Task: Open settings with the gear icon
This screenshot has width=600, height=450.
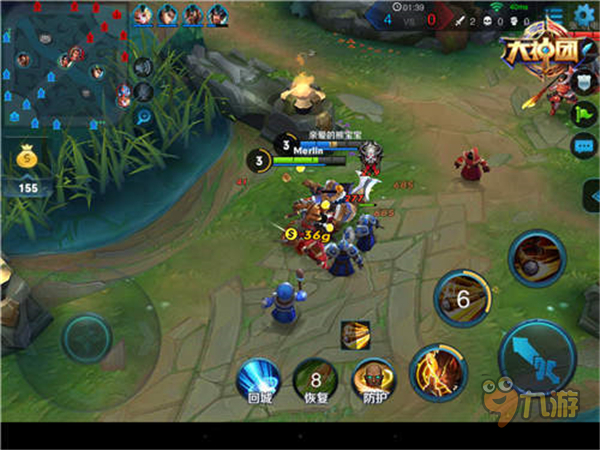Action: click(585, 15)
